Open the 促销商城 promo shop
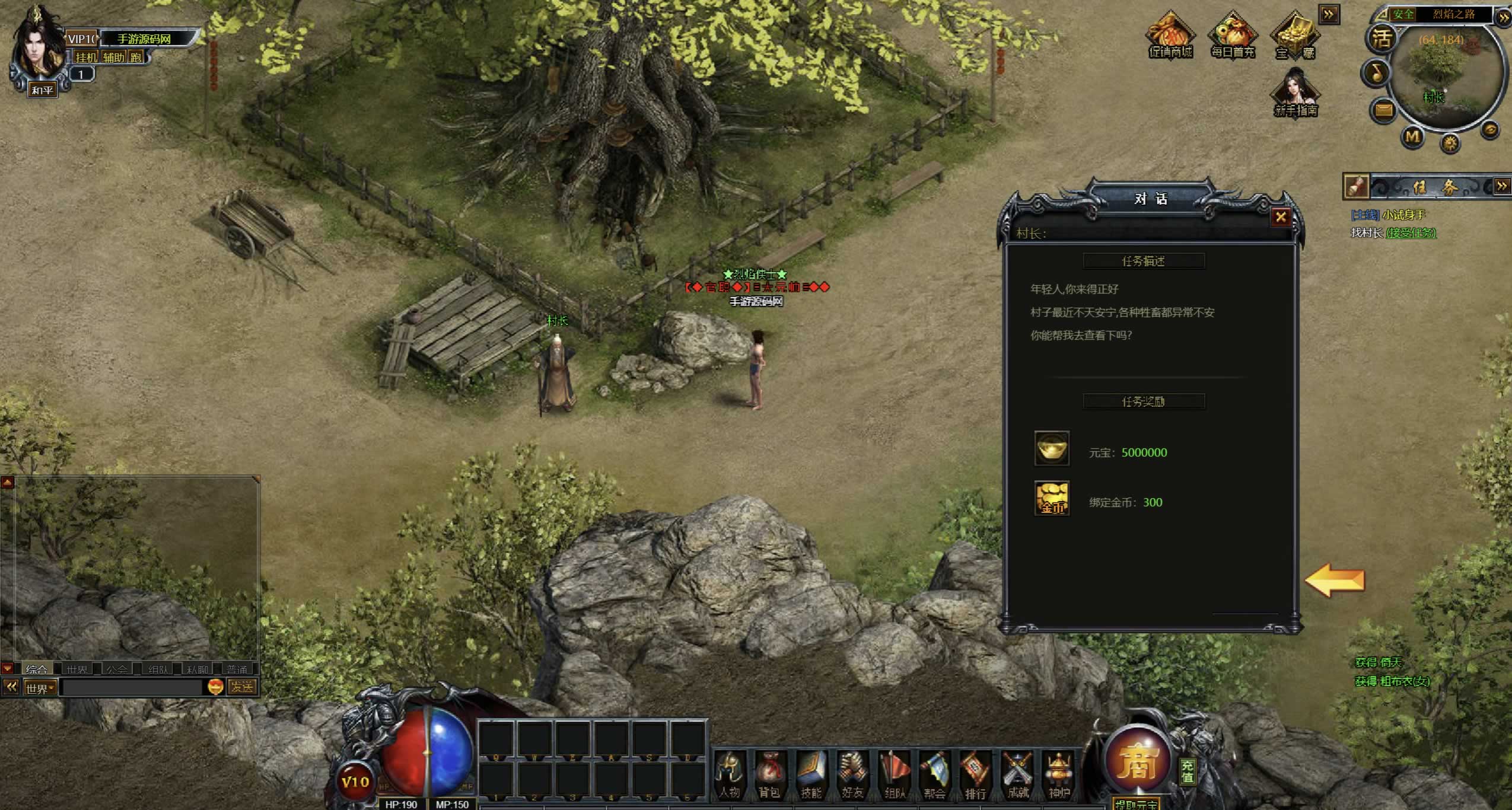Screen dimensions: 1512x810 pos(1170,36)
